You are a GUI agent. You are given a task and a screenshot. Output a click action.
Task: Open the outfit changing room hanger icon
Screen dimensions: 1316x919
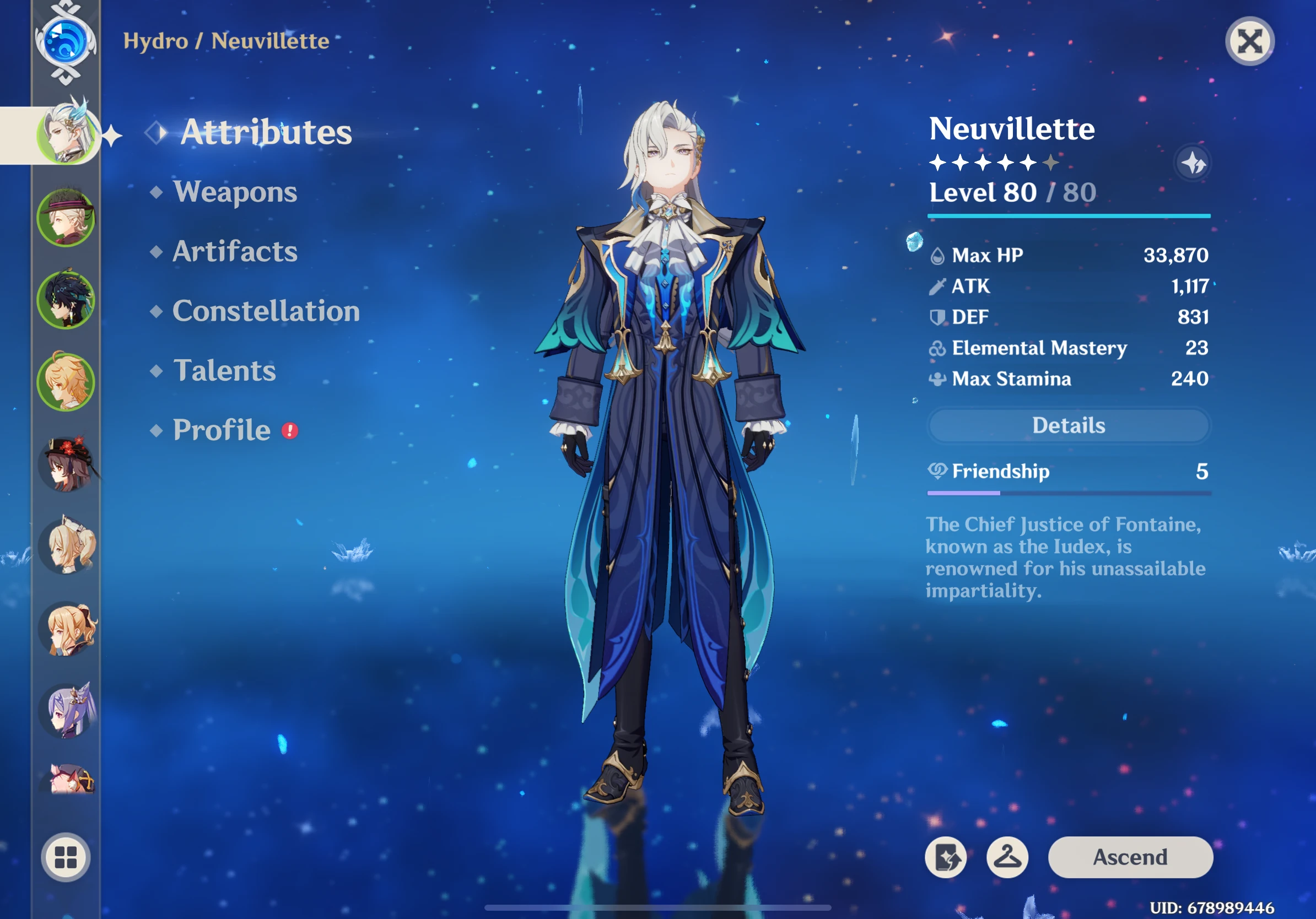click(1009, 857)
